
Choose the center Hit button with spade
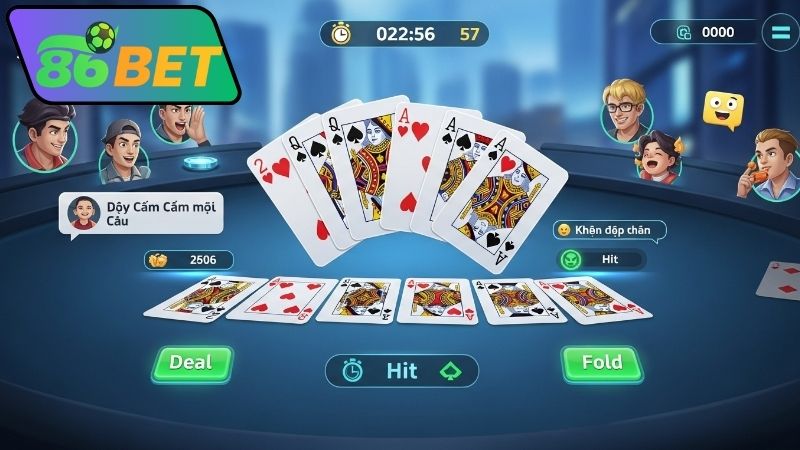[x=402, y=371]
